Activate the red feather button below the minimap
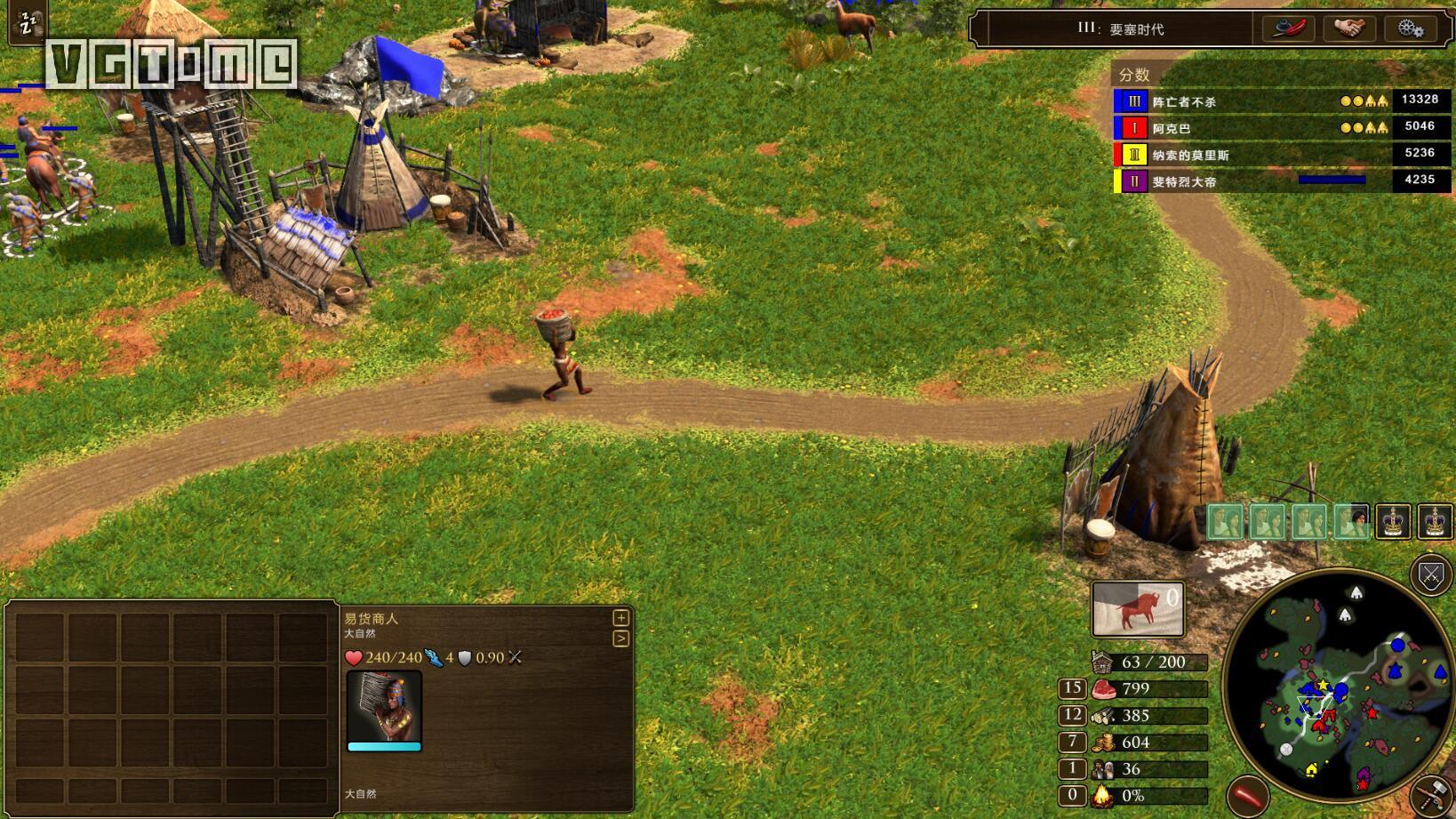 coord(1246,795)
